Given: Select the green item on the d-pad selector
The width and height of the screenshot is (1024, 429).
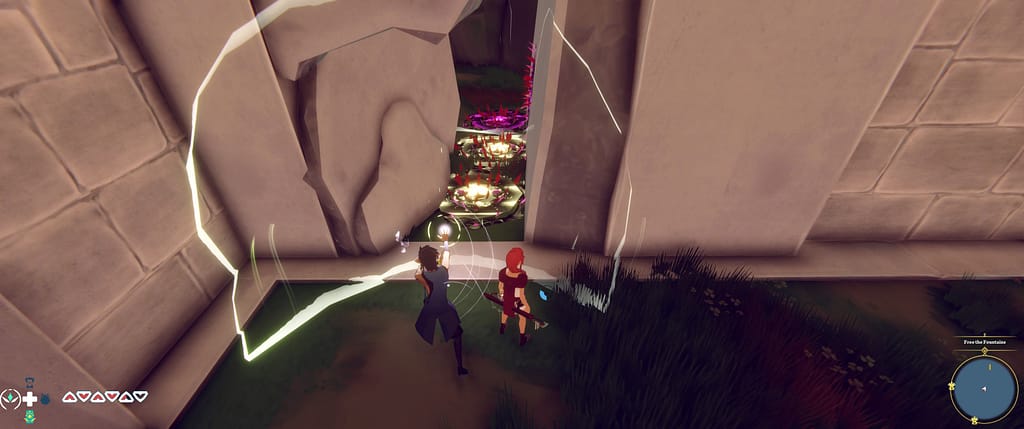Looking at the screenshot, I should point(30,415).
